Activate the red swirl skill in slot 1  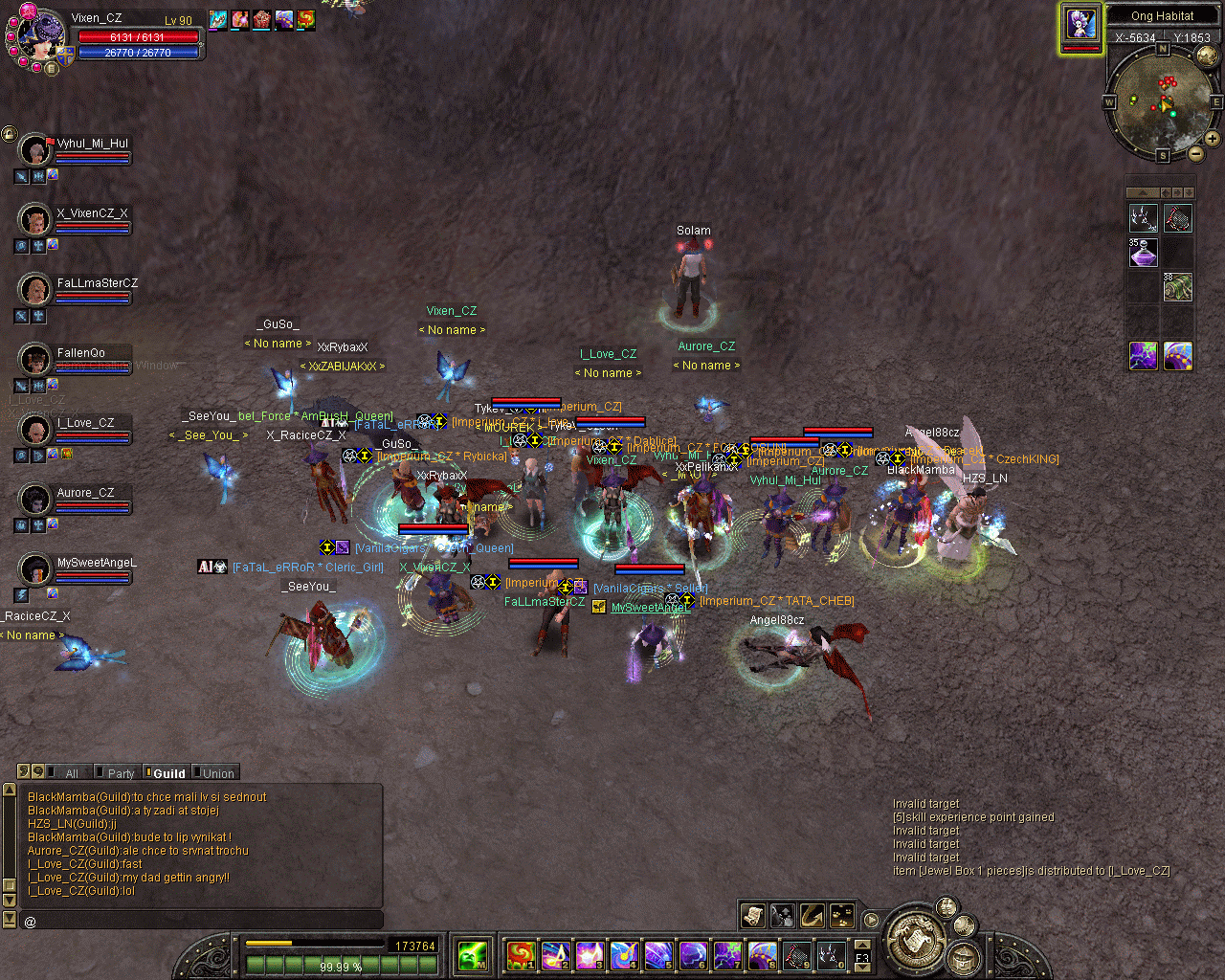tap(520, 954)
